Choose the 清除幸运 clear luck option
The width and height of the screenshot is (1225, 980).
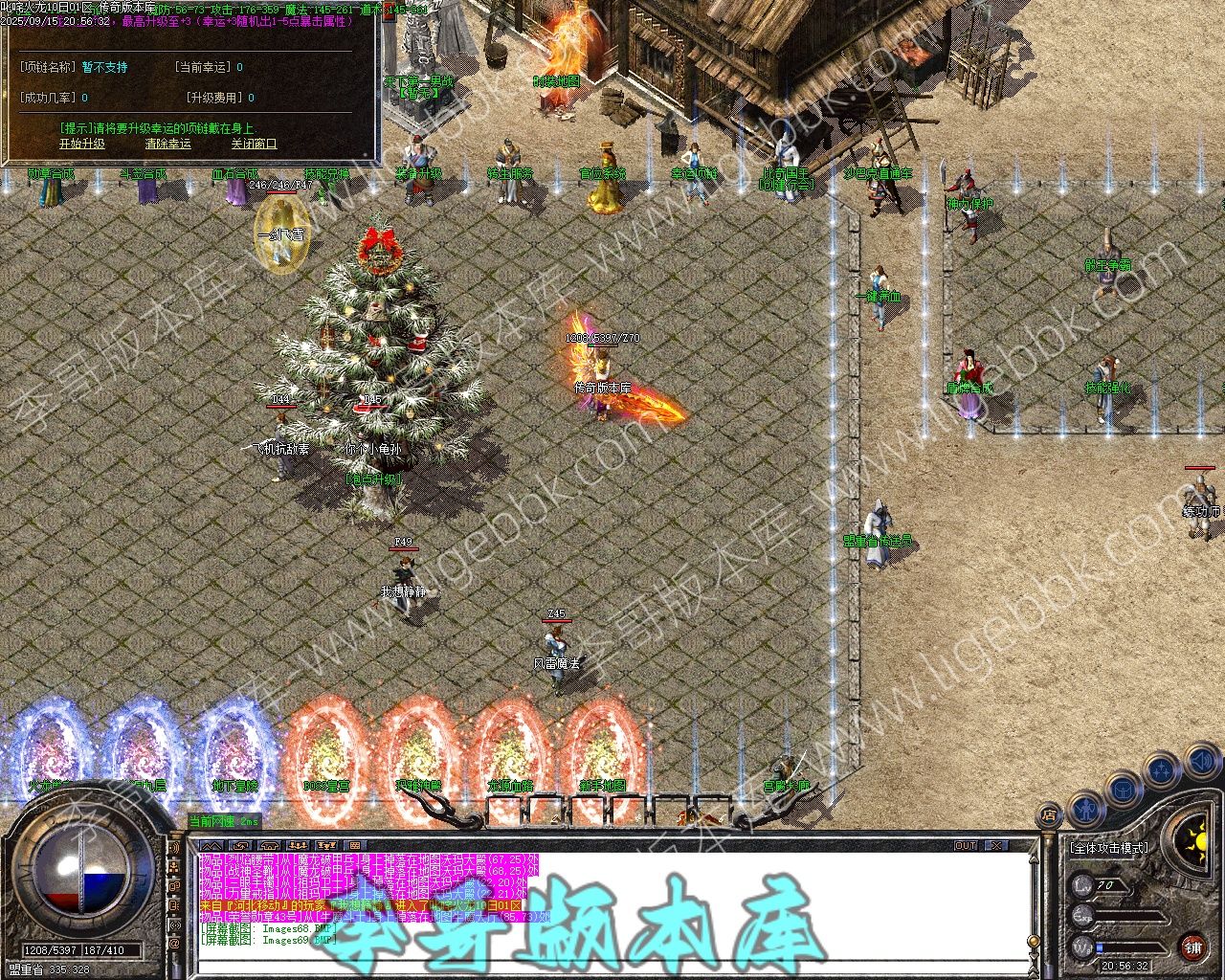pyautogui.click(x=168, y=145)
